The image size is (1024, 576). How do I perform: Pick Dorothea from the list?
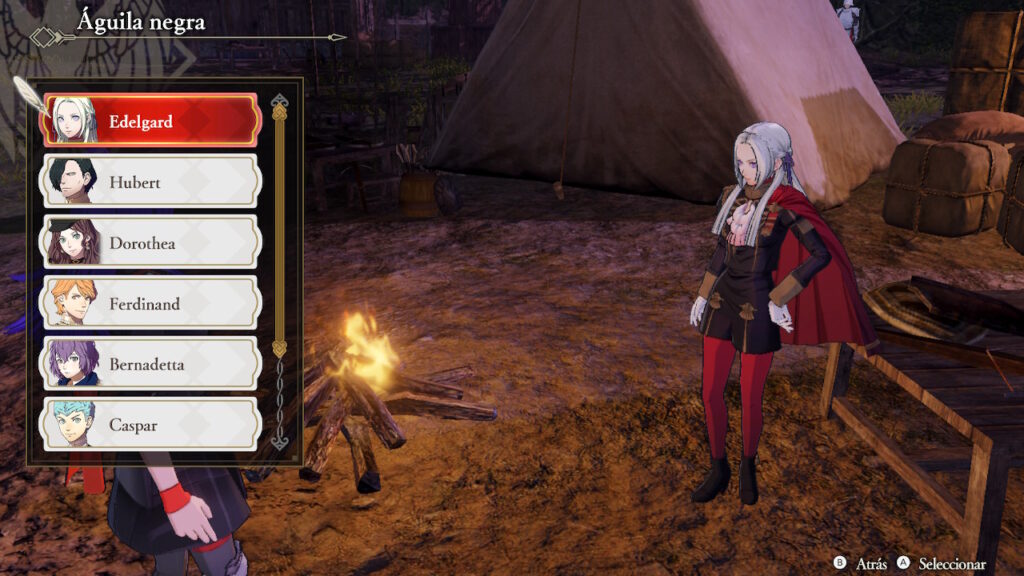point(150,243)
